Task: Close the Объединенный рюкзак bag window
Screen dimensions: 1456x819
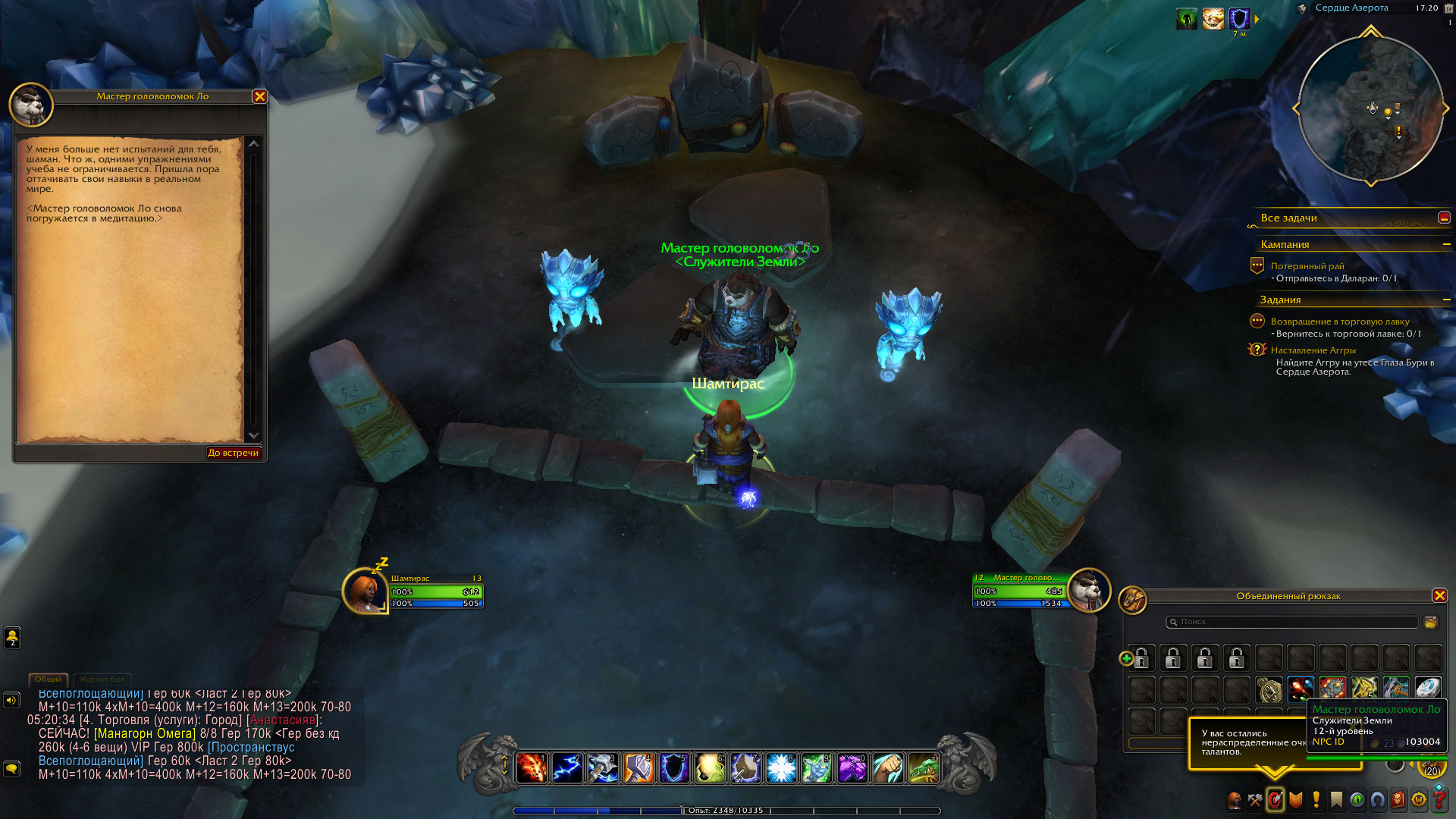Action: pos(1439,596)
